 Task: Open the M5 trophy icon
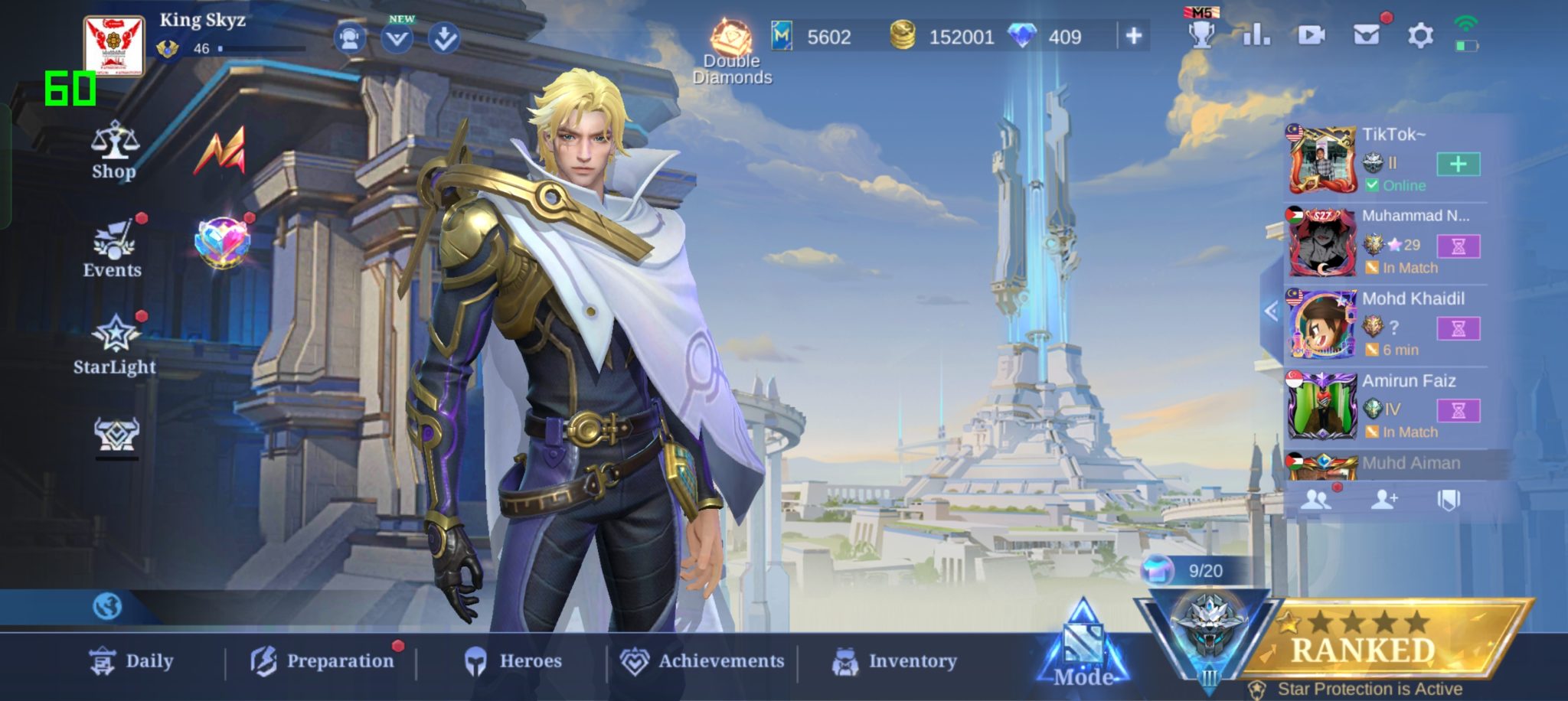pyautogui.click(x=1201, y=32)
